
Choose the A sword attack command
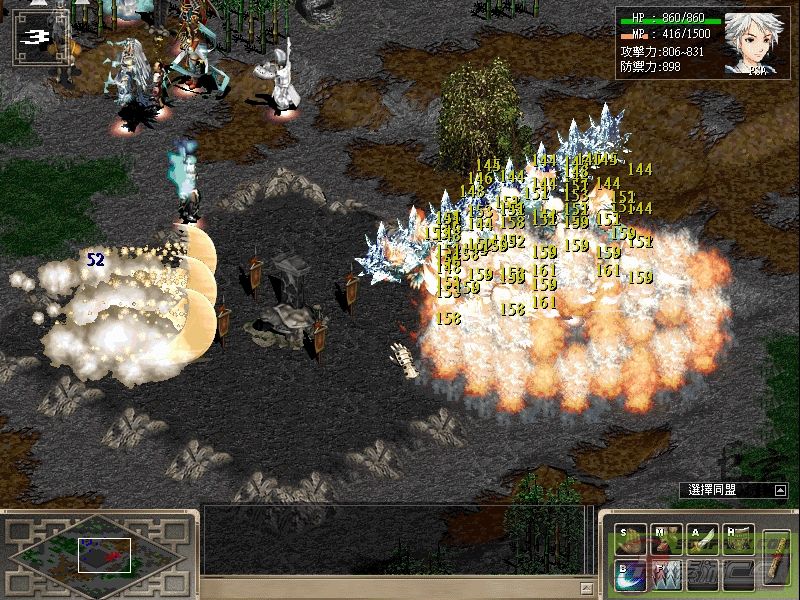pyautogui.click(x=703, y=540)
